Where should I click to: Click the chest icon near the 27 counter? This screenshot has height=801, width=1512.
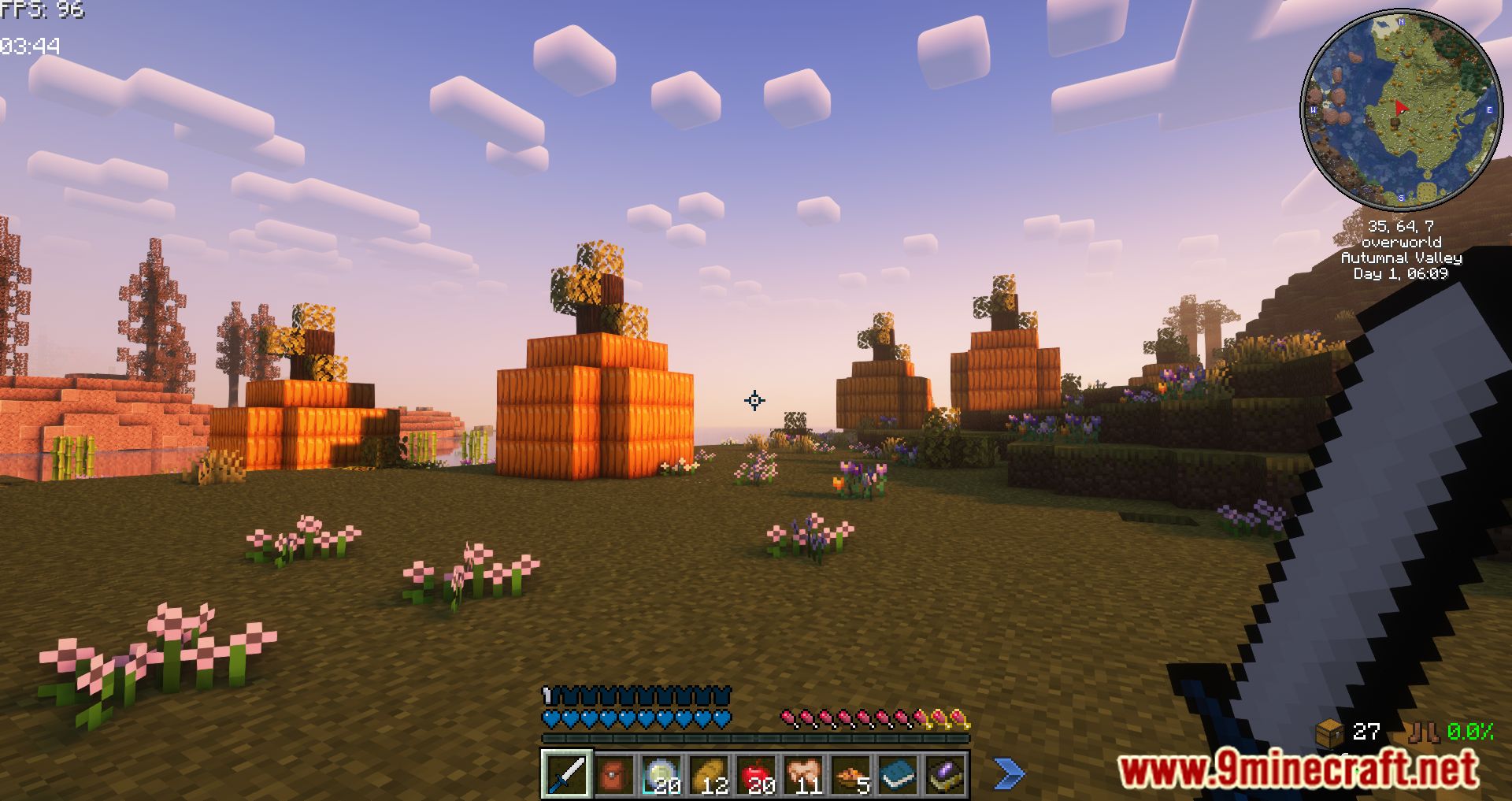pos(1330,732)
